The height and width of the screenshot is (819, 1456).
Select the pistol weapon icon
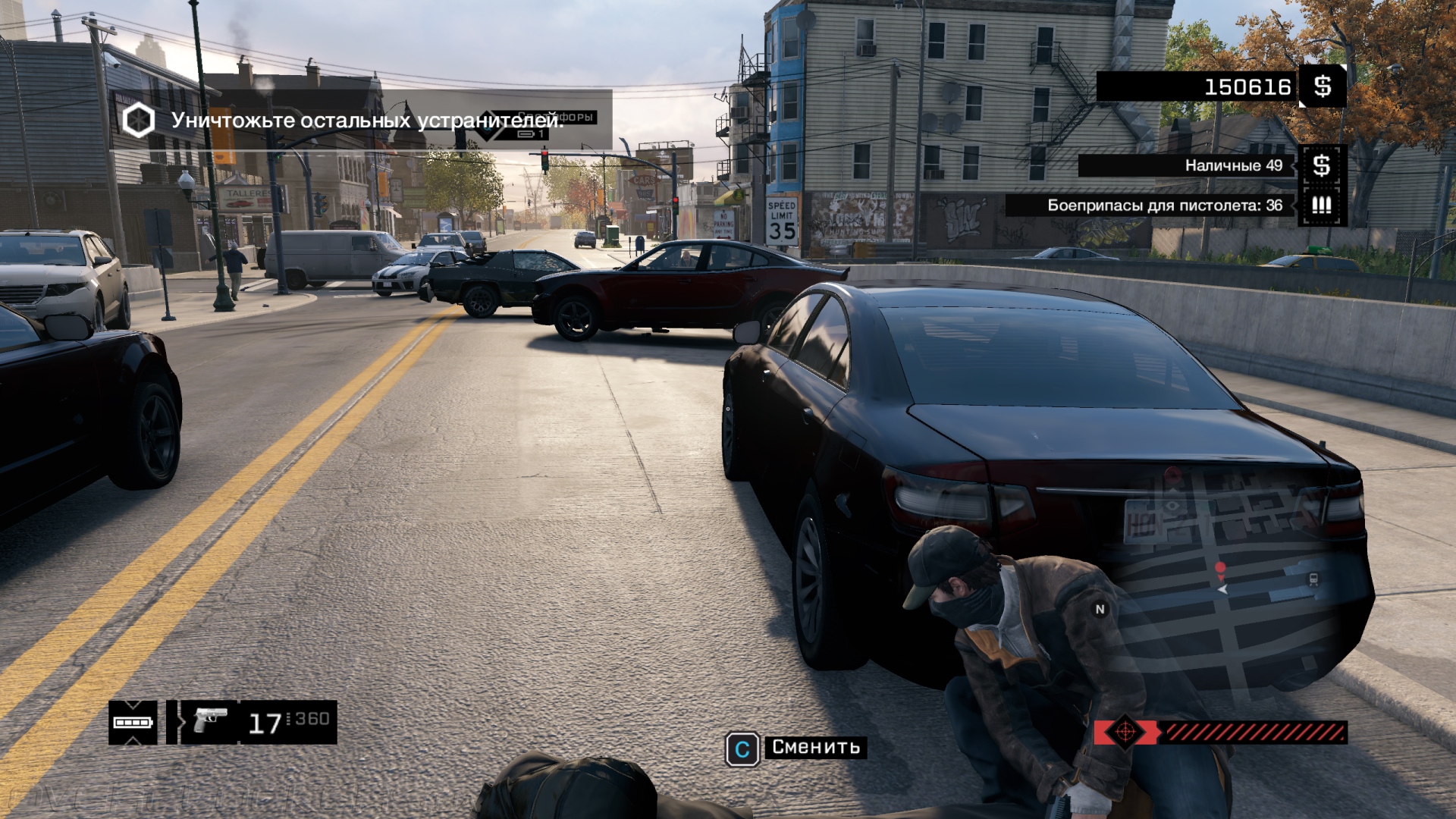click(x=209, y=720)
